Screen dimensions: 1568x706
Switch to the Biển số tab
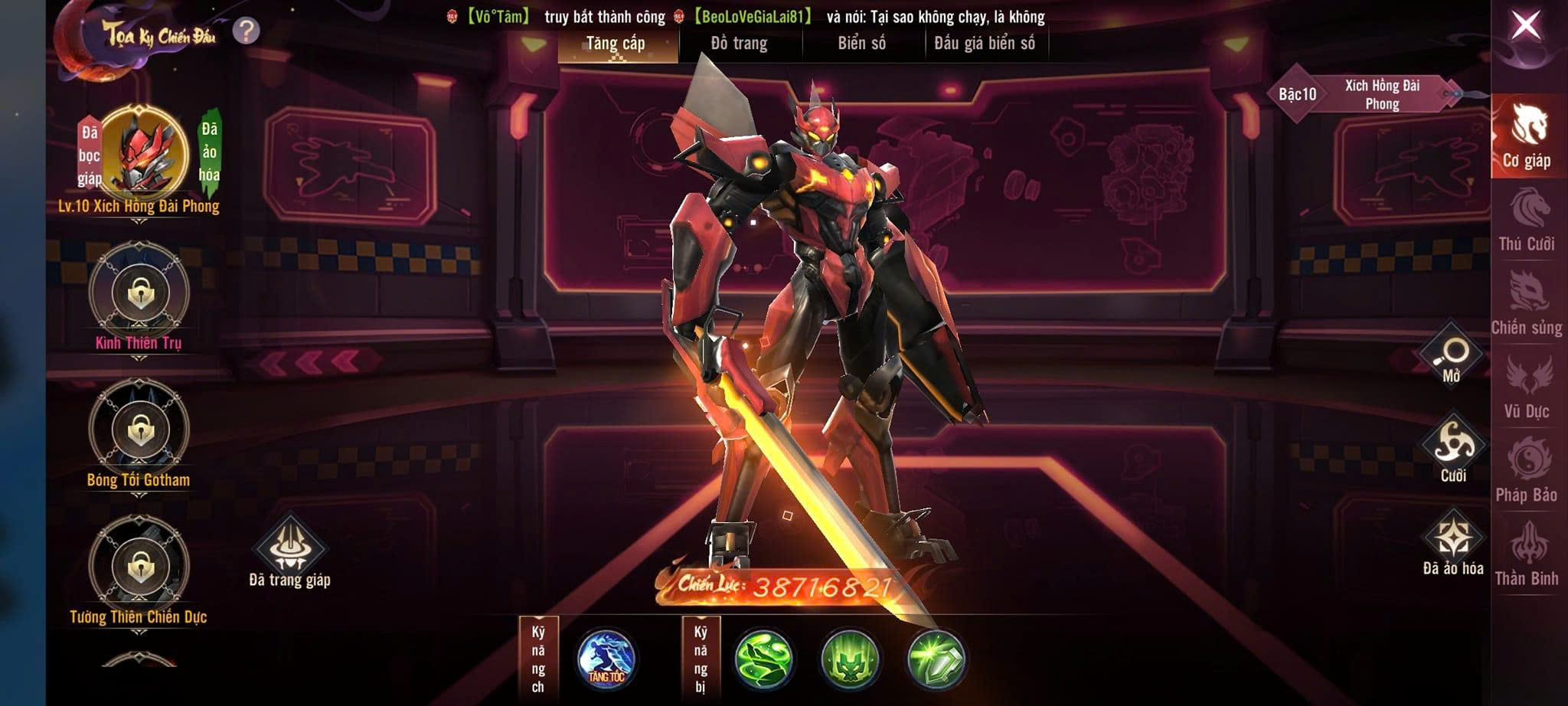tap(862, 44)
